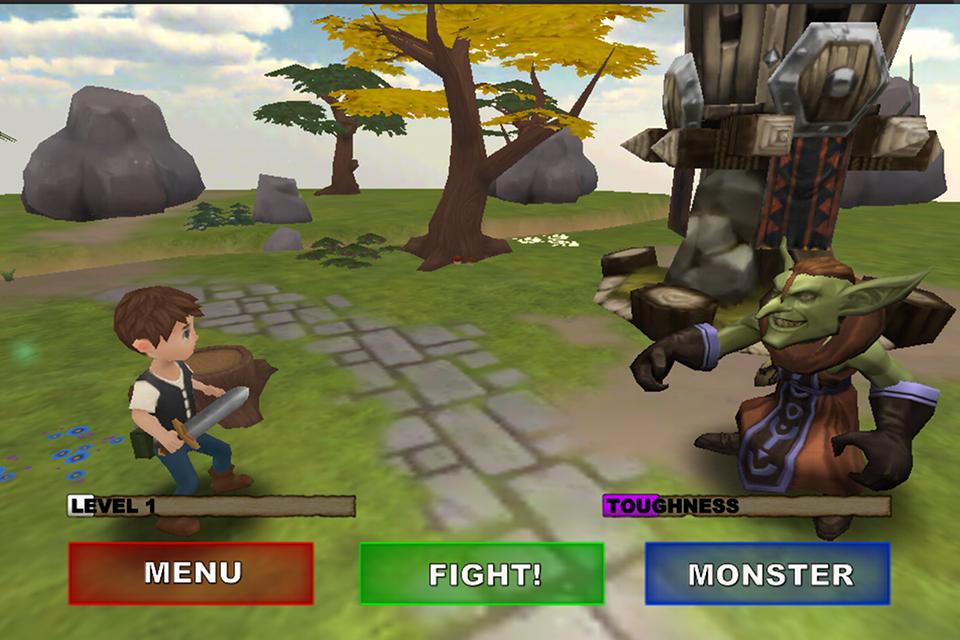Click the green FIGHT! button
This screenshot has height=640, width=960.
(x=482, y=573)
